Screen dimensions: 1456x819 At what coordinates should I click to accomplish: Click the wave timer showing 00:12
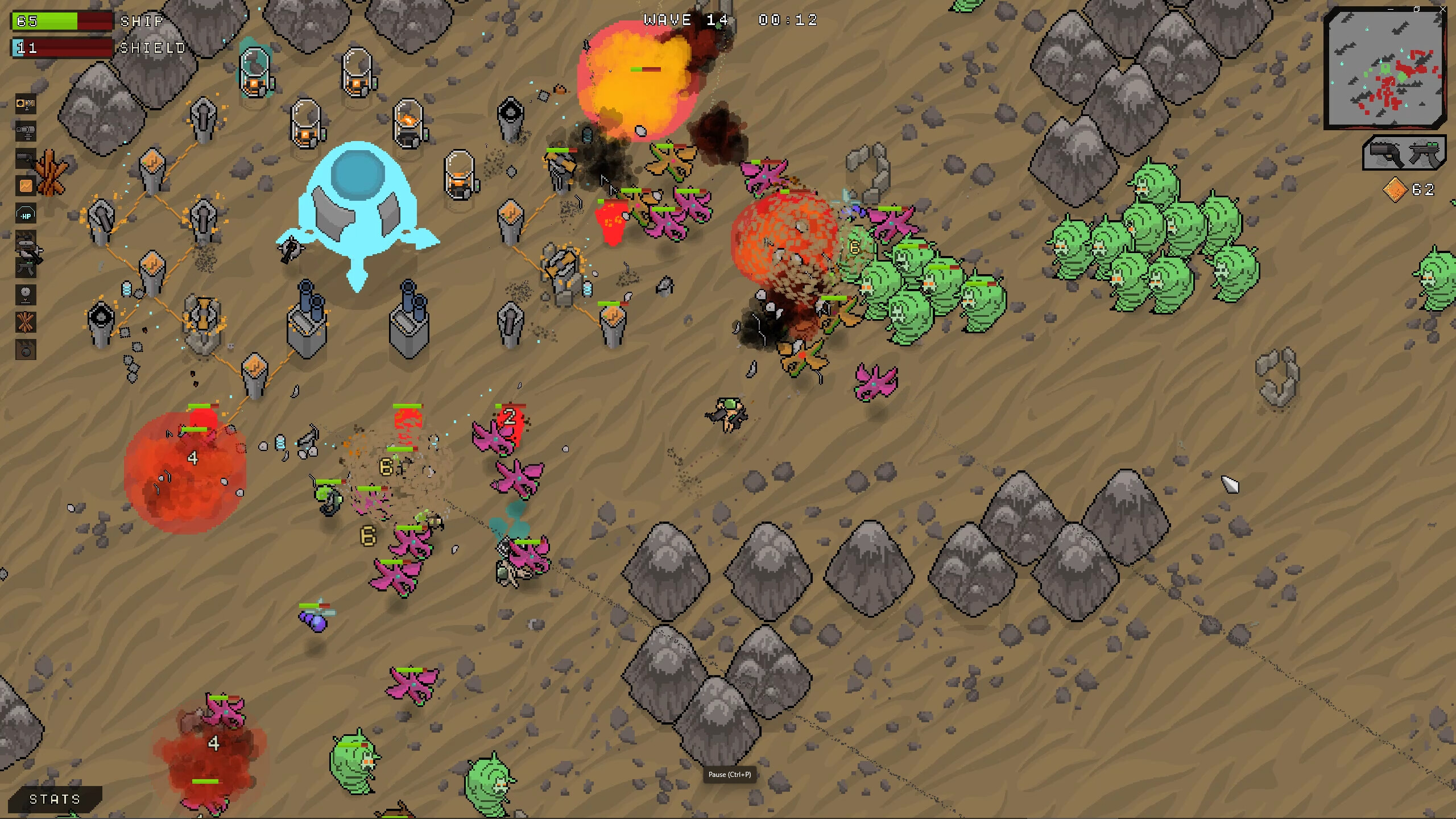[787, 20]
